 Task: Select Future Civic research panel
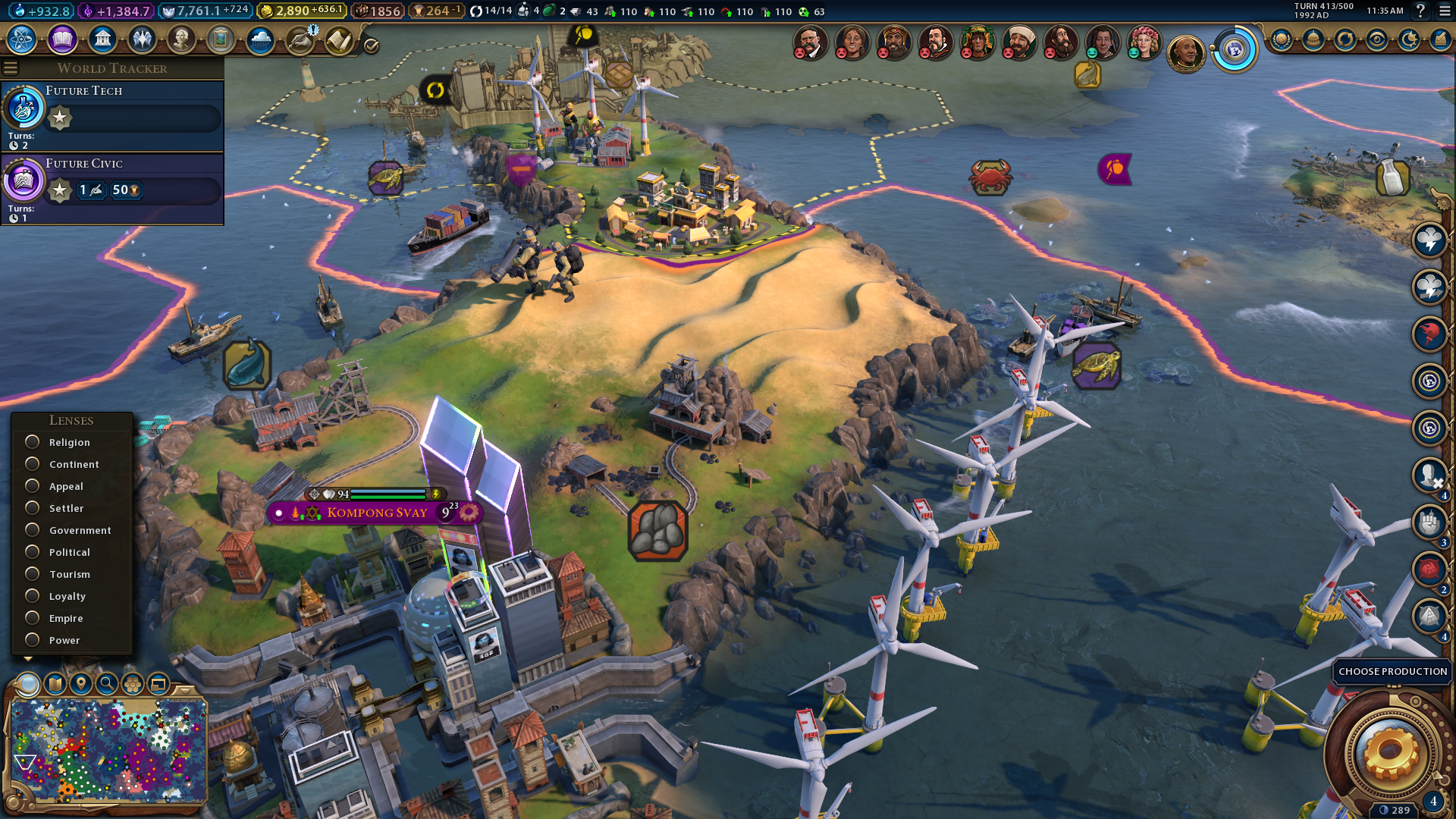point(112,188)
